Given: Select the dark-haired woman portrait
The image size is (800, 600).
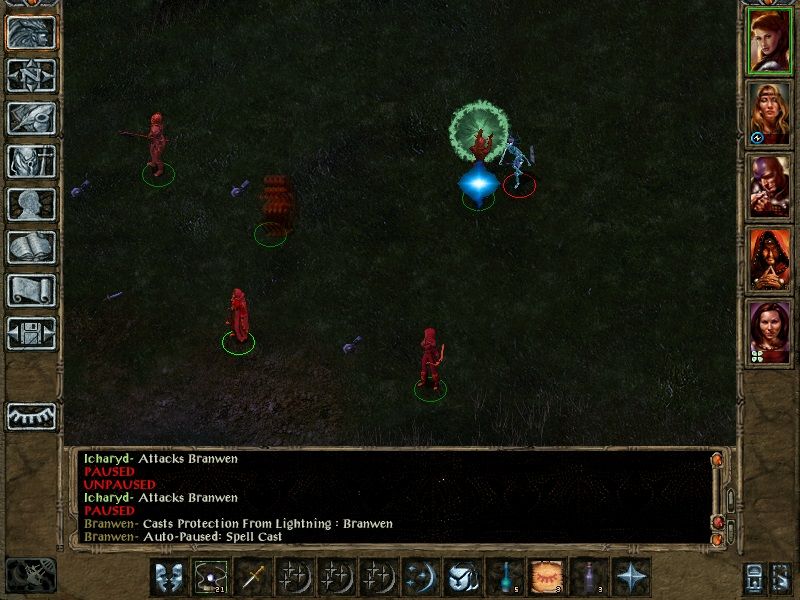Looking at the screenshot, I should [x=771, y=333].
